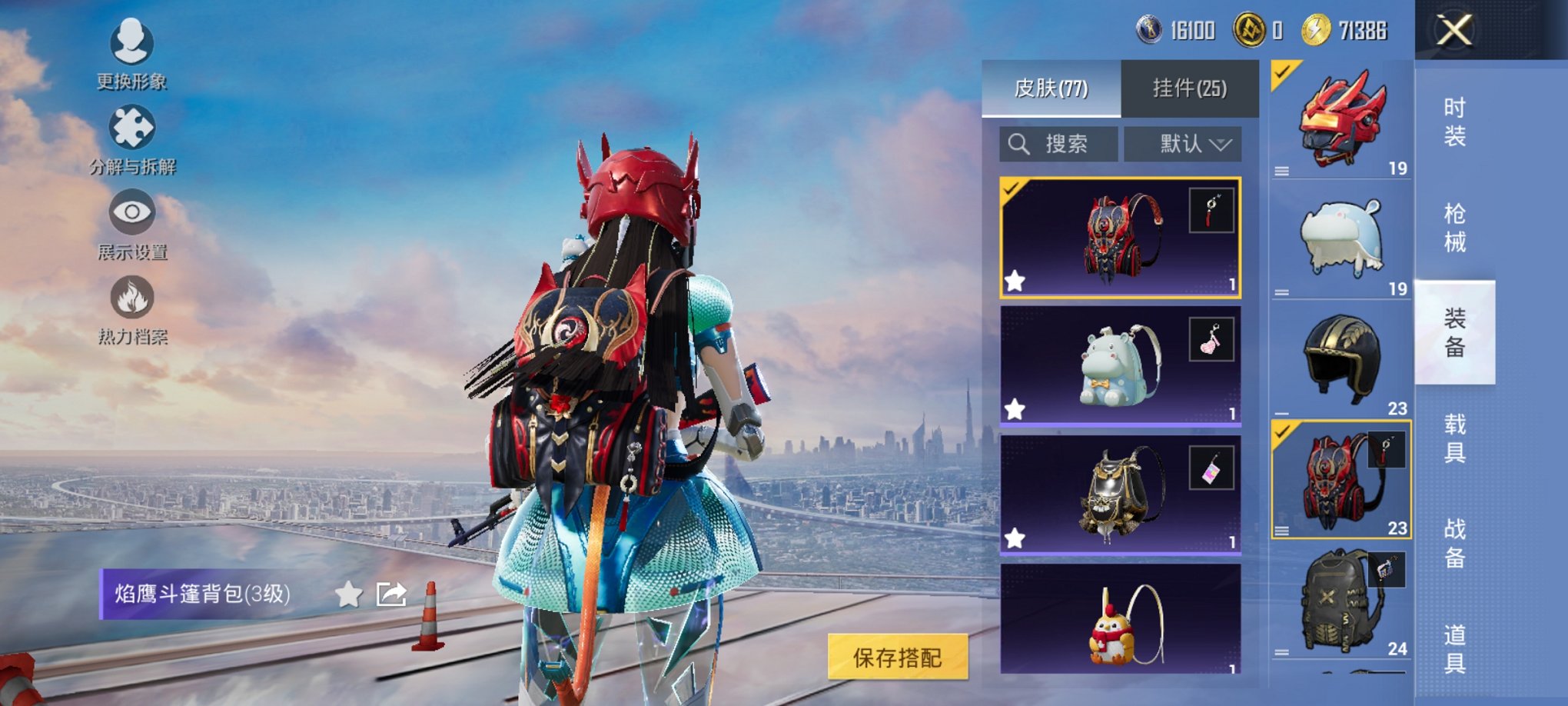Open the search magnifier icon
Image resolution: width=1568 pixels, height=706 pixels.
pyautogui.click(x=1020, y=144)
